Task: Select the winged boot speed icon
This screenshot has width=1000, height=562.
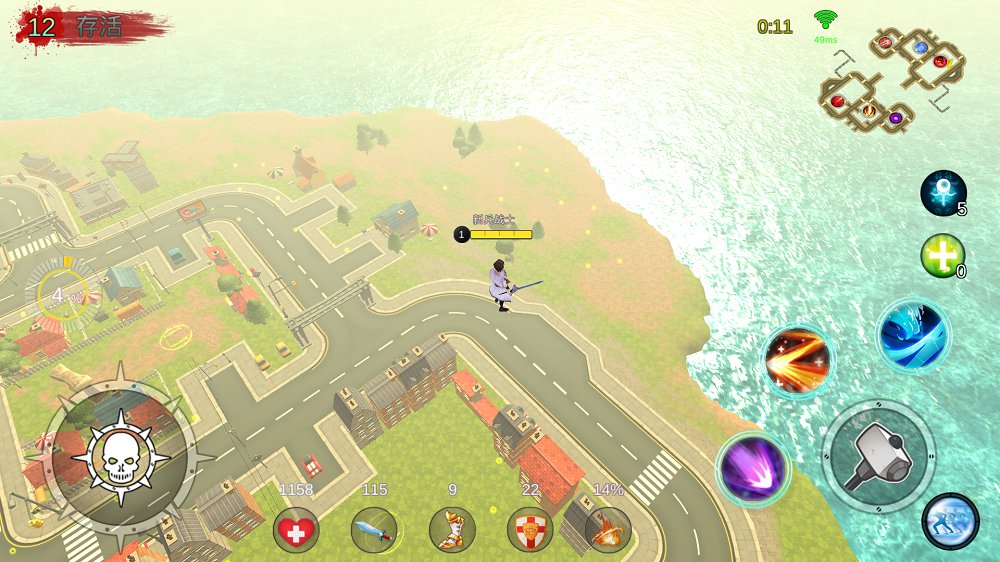Action: tap(452, 529)
